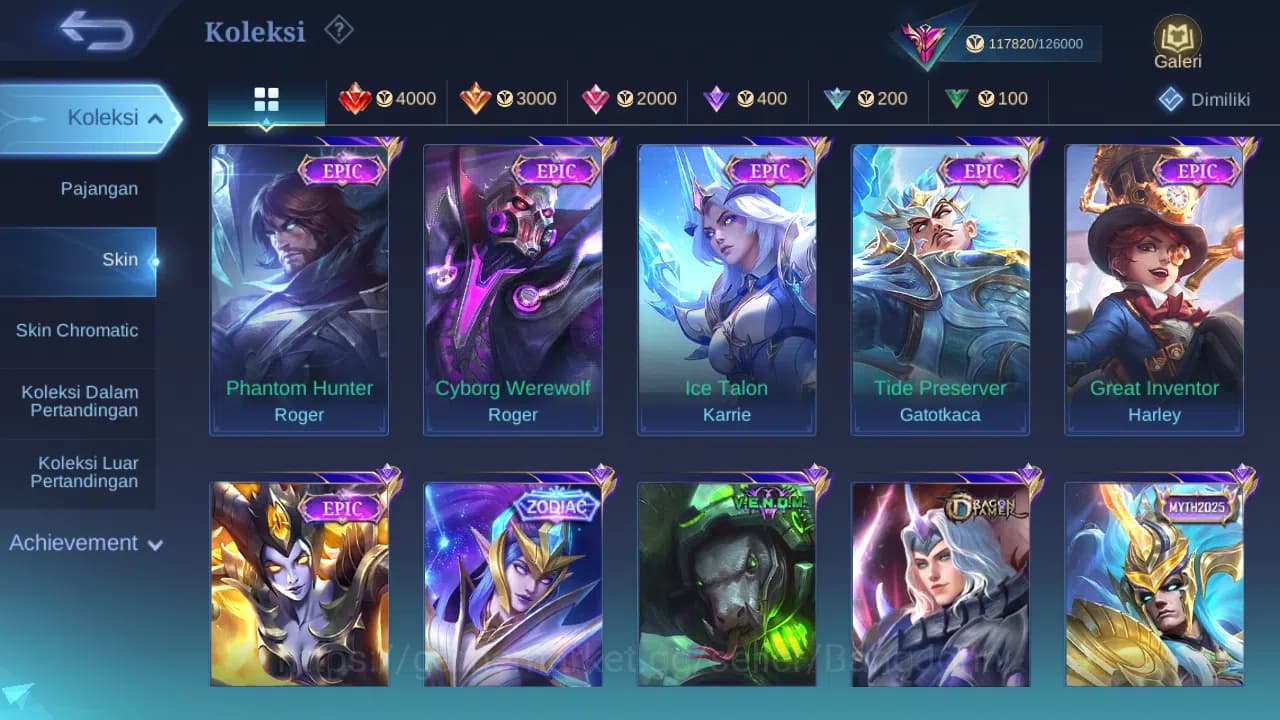
Task: Select the grid view filter icon
Action: click(265, 100)
